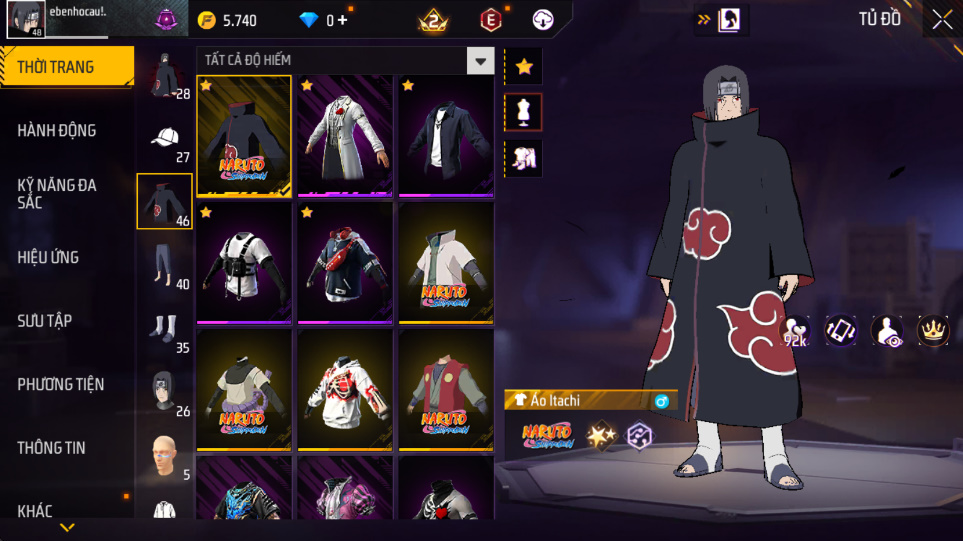
Task: Toggle the star favorites filter
Action: (524, 67)
